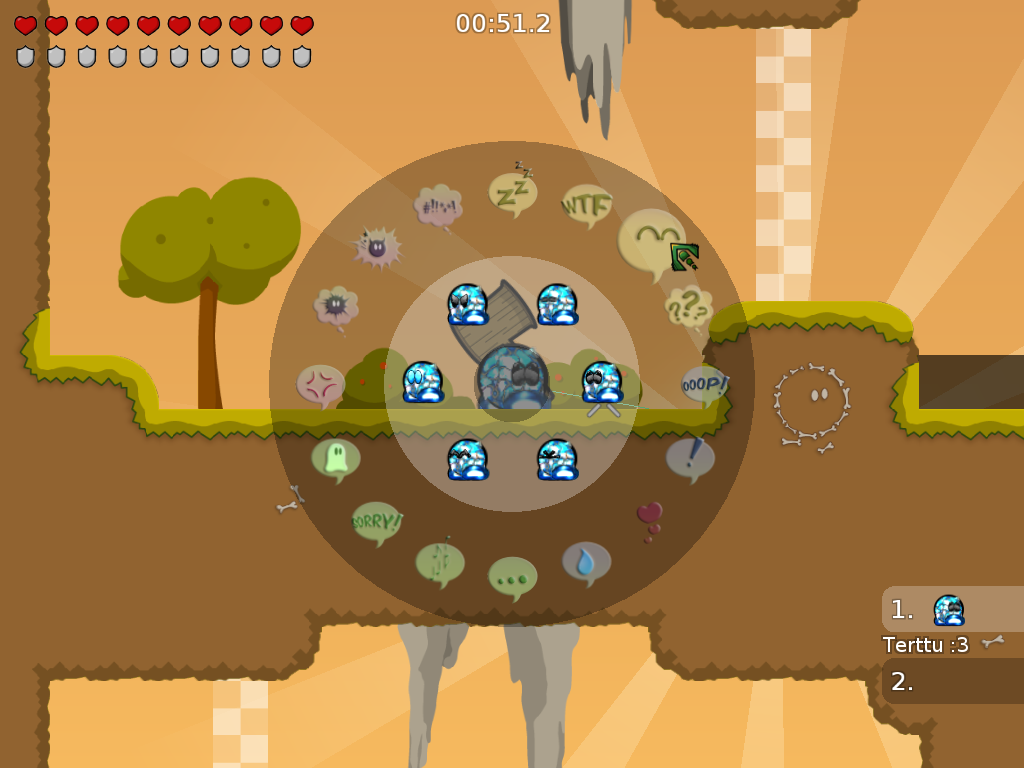Pick the happy closed-eyes emote bubble
The image size is (1024, 768).
[651, 241]
